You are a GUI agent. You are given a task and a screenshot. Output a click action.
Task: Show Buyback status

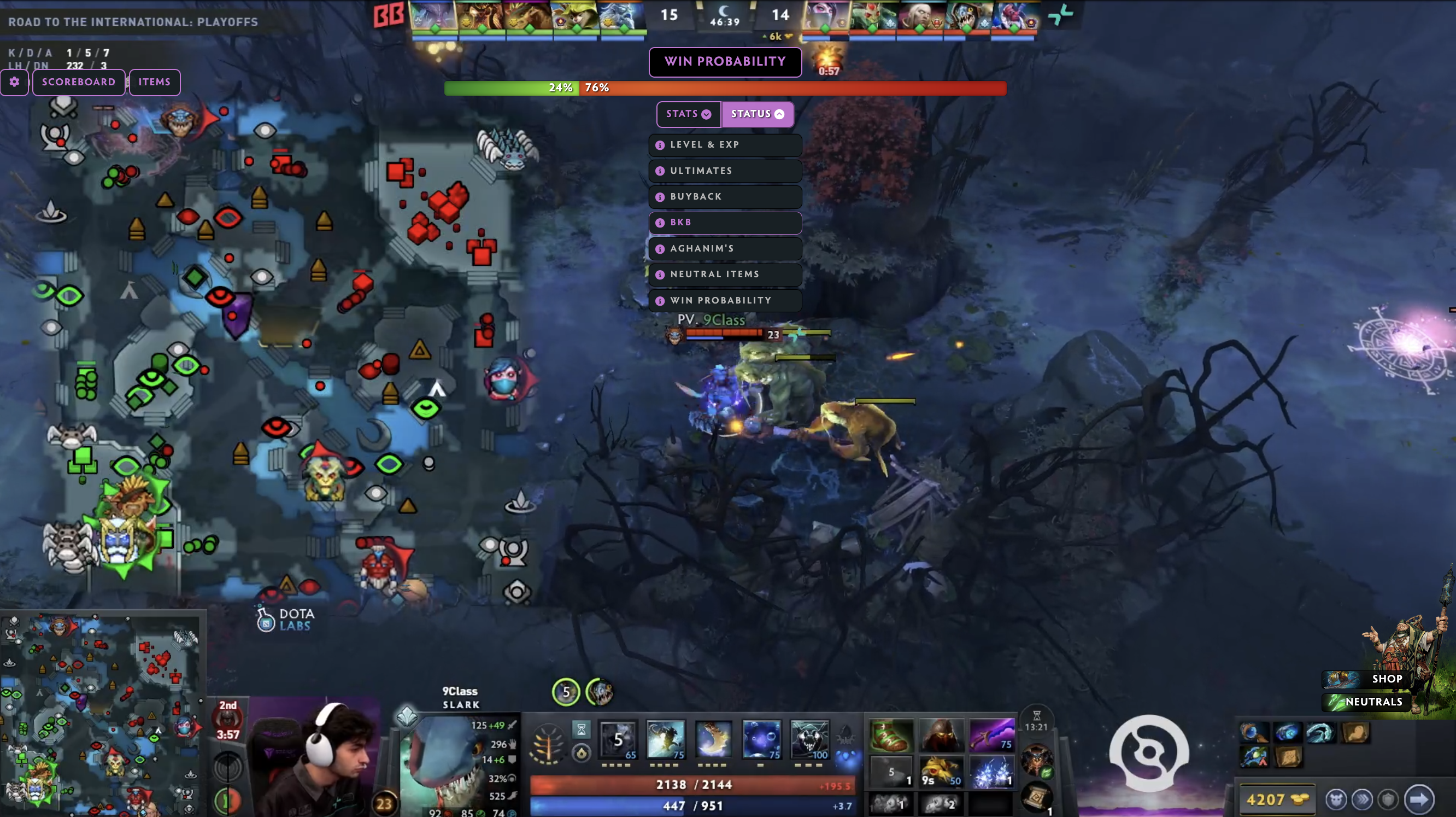pos(725,197)
